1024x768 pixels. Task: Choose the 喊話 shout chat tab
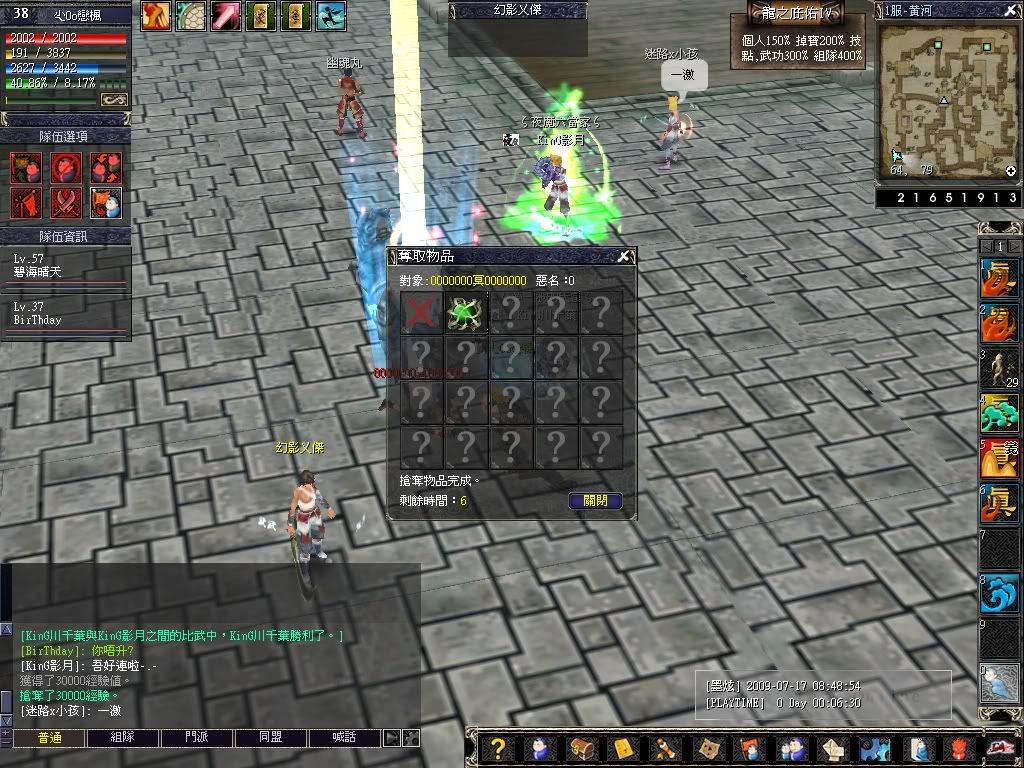coord(345,738)
